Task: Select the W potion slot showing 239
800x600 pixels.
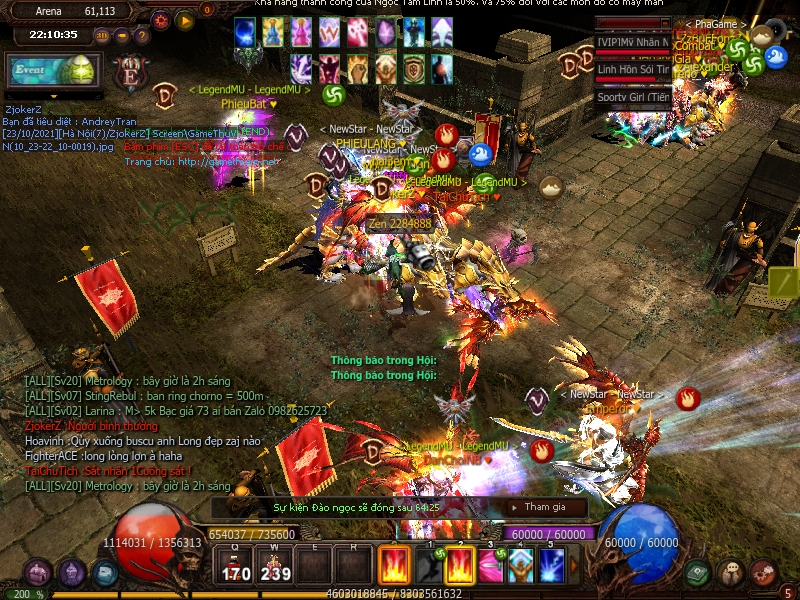Action: 275,566
